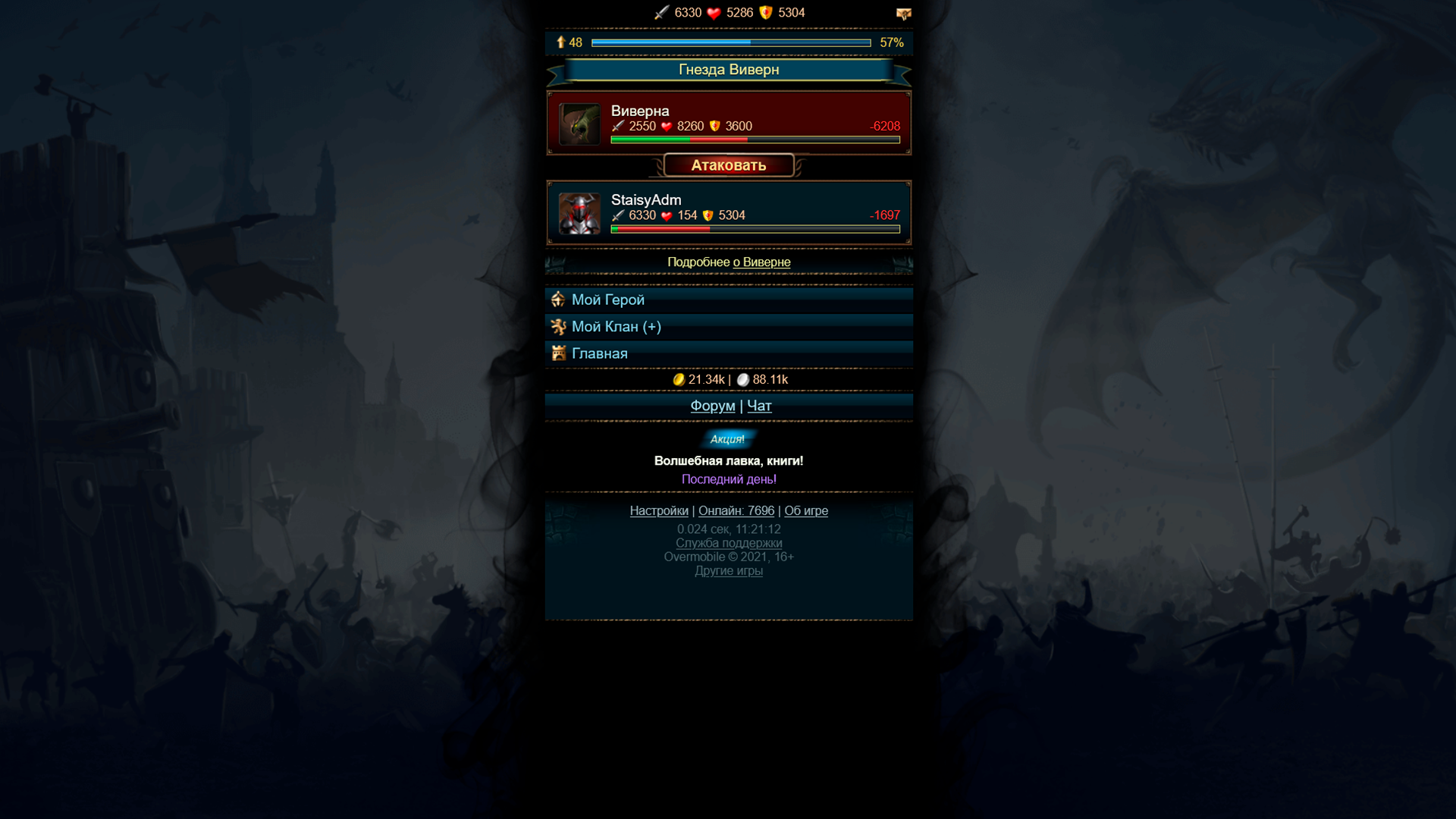Click the heart health icon at the top
Viewport: 1456px width, 819px height.
pos(713,13)
